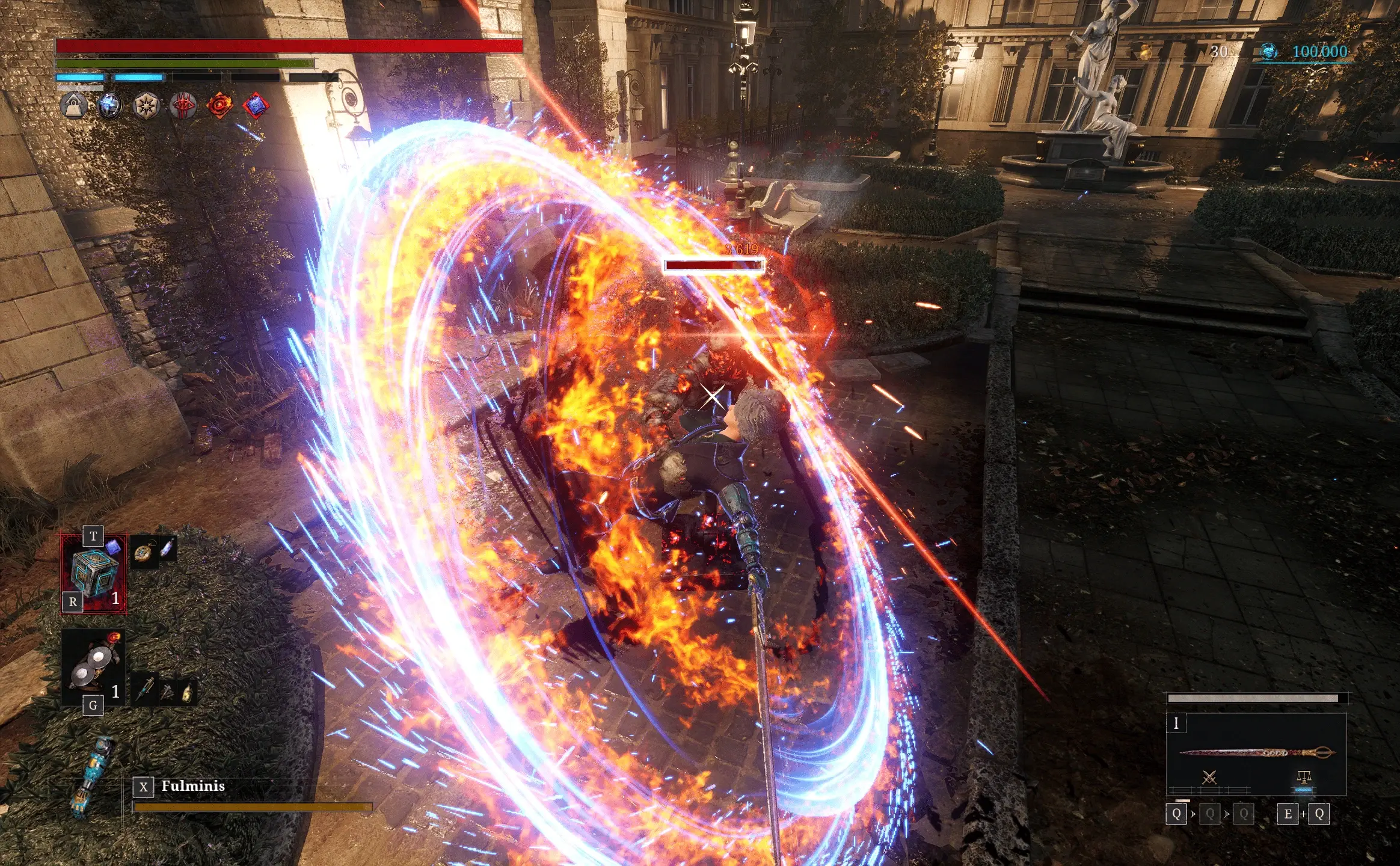
Task: Click the blue vial consumable slot
Action: click(168, 549)
